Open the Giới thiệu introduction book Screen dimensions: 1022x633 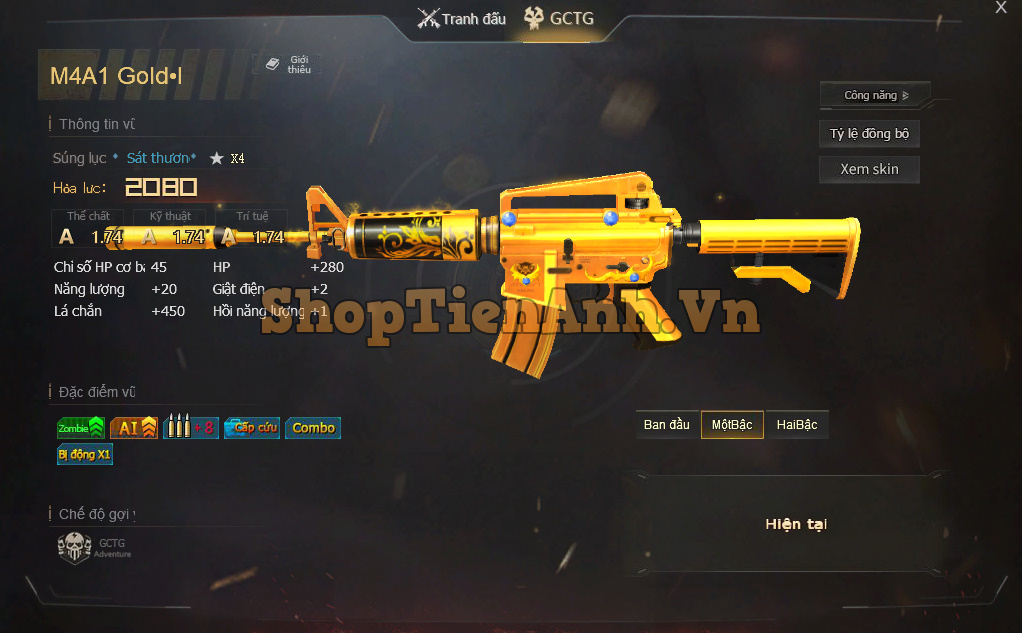[289, 65]
